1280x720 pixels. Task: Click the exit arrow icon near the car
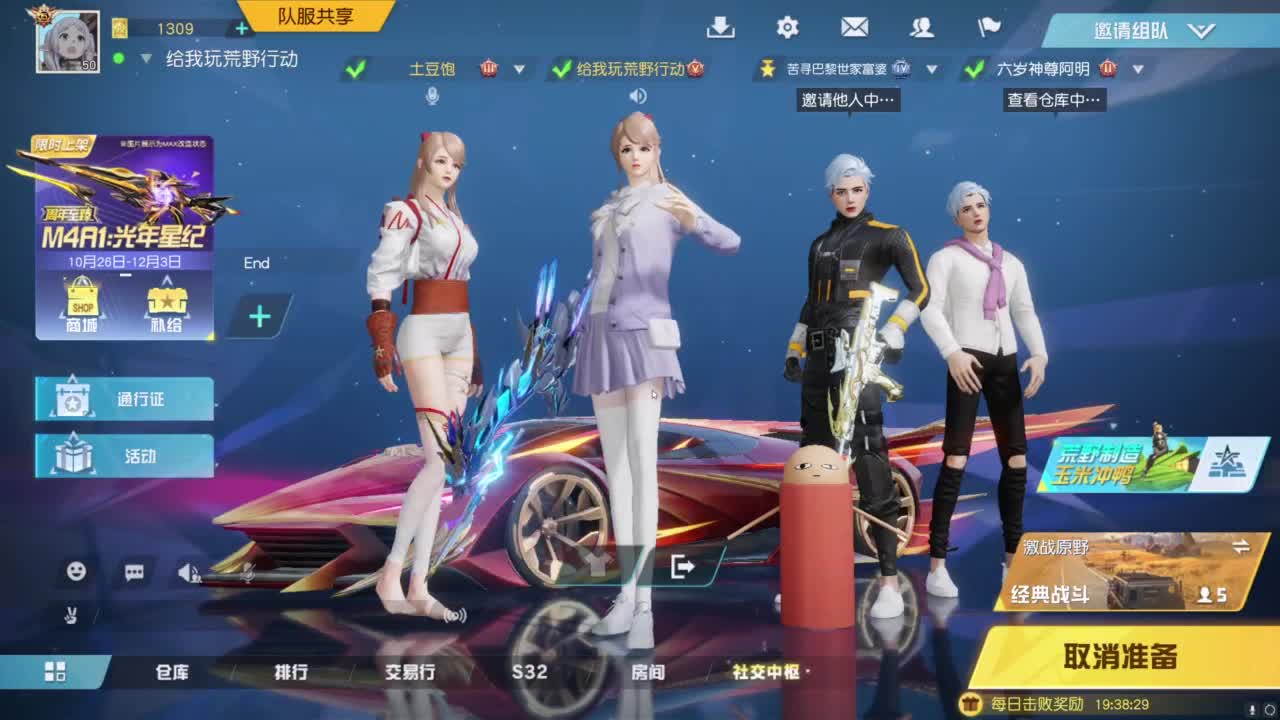pos(685,568)
